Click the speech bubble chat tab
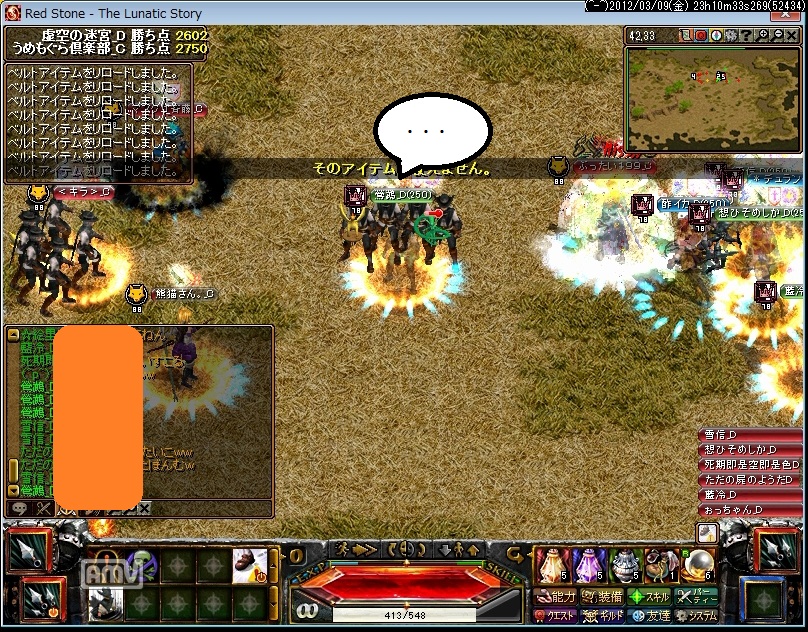The width and height of the screenshot is (808, 632). tap(21, 509)
